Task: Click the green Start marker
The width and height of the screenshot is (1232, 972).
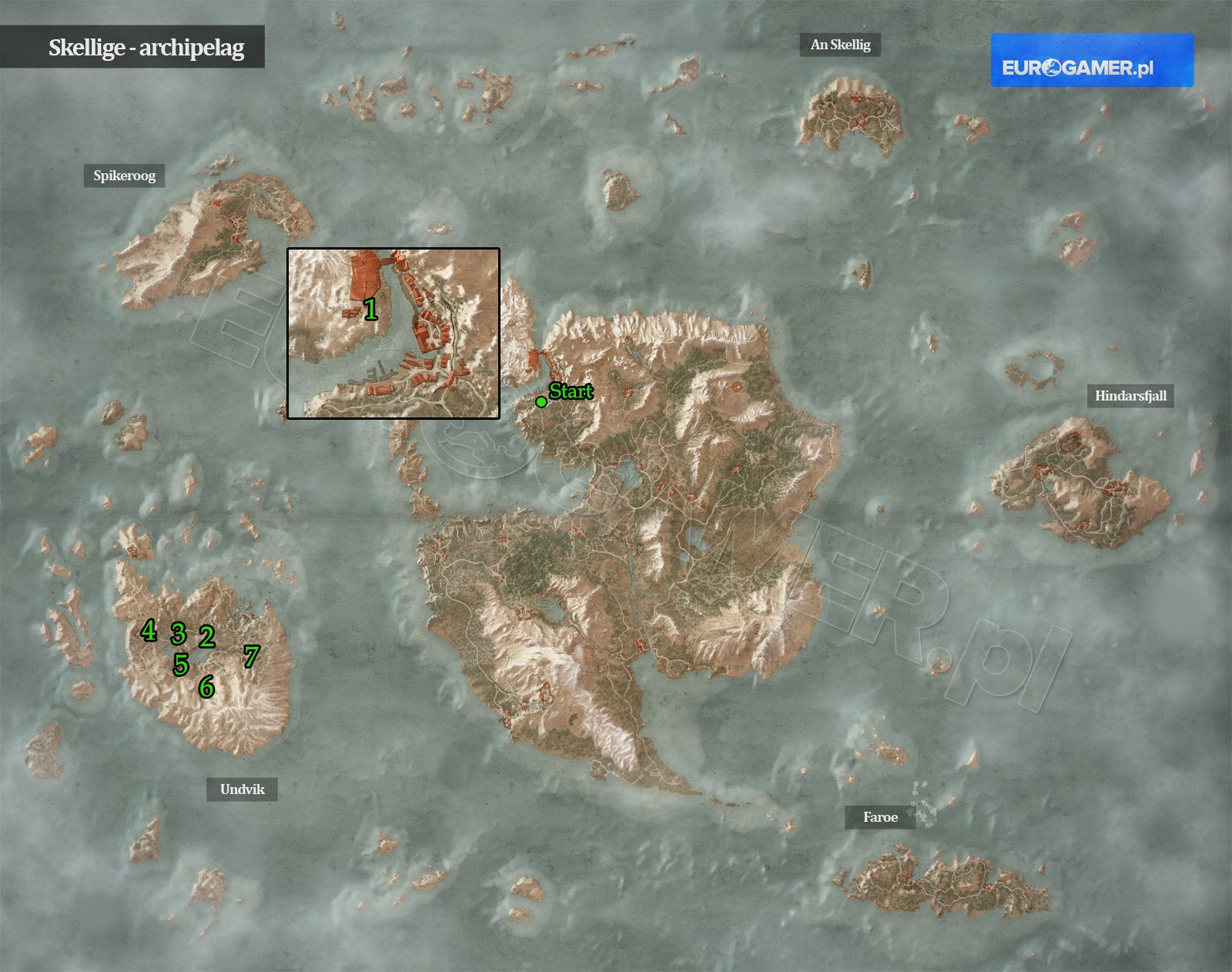Action: [541, 401]
